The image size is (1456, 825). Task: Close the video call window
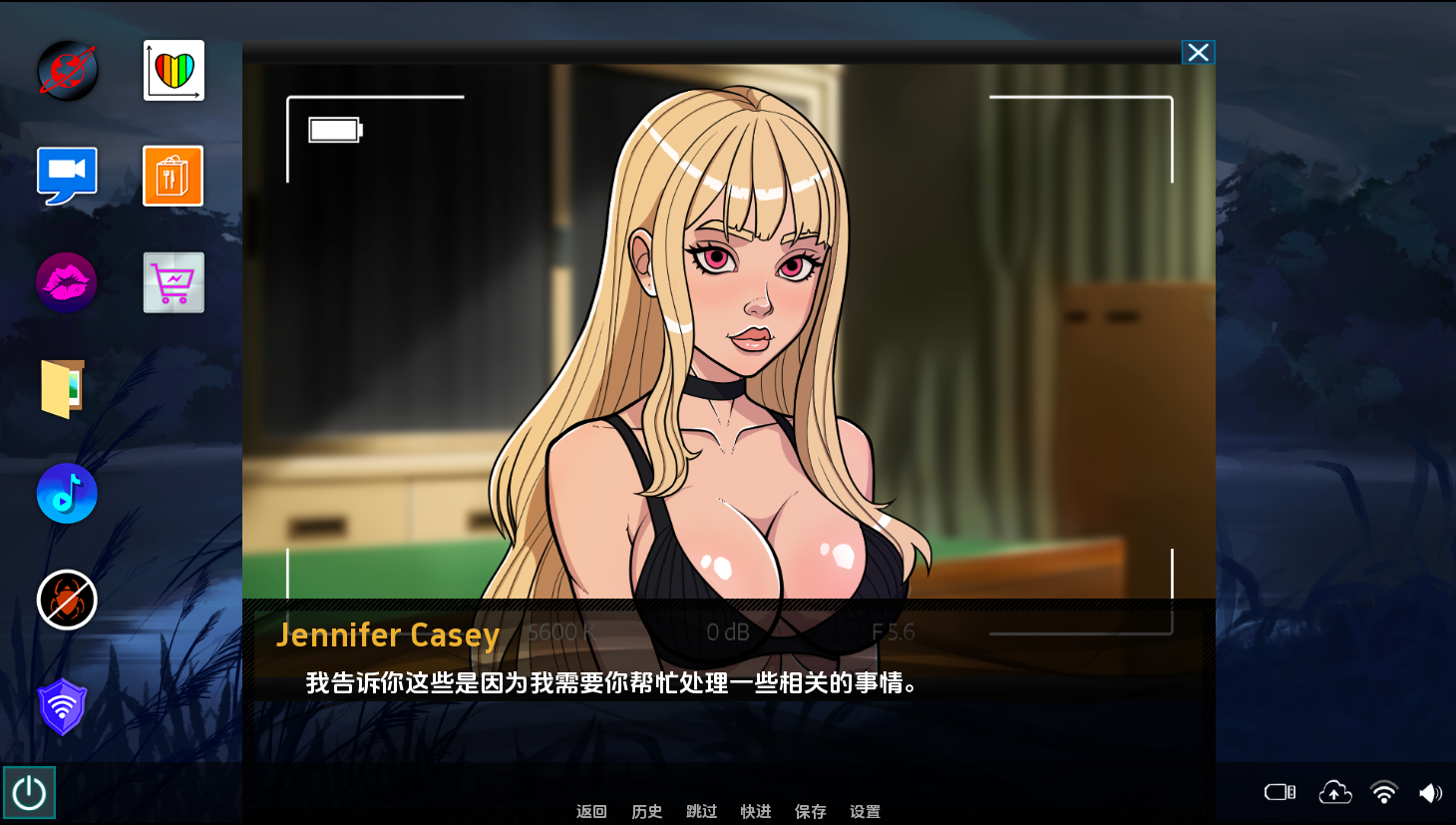1198,53
